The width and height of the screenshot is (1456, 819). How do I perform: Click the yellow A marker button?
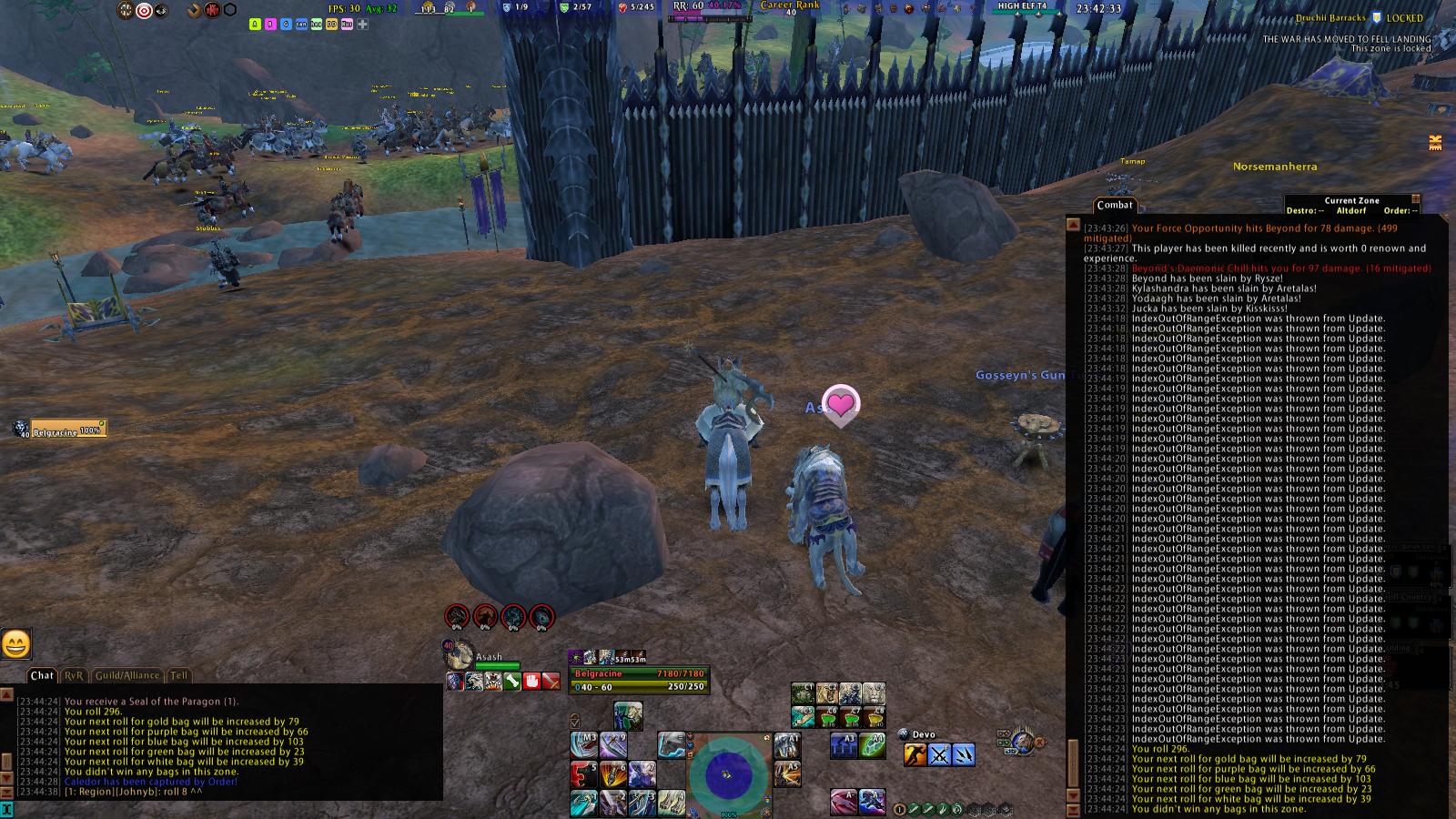click(255, 25)
